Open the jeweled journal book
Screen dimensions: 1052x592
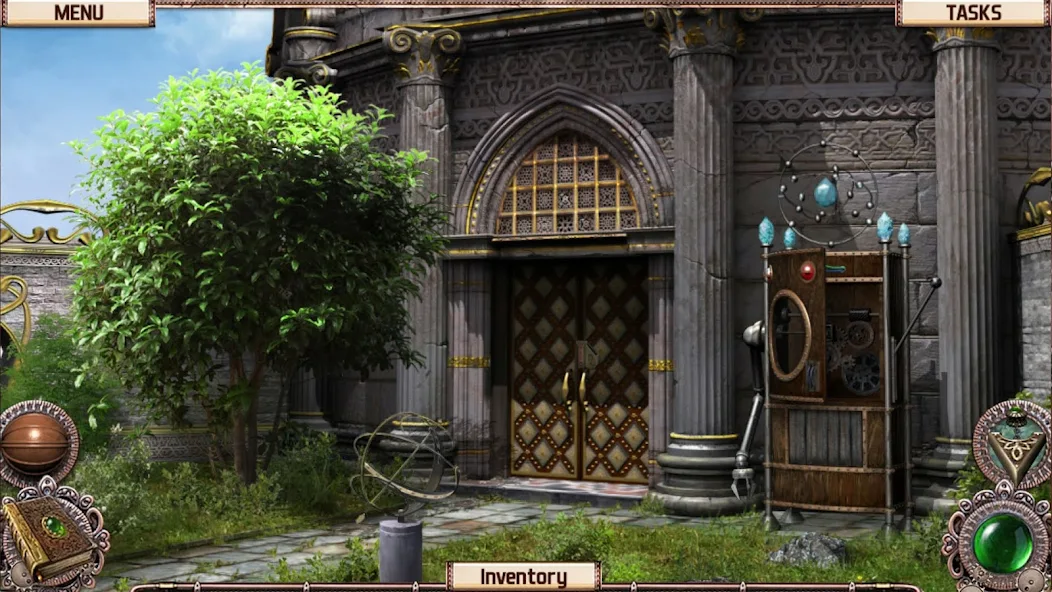(x=52, y=535)
